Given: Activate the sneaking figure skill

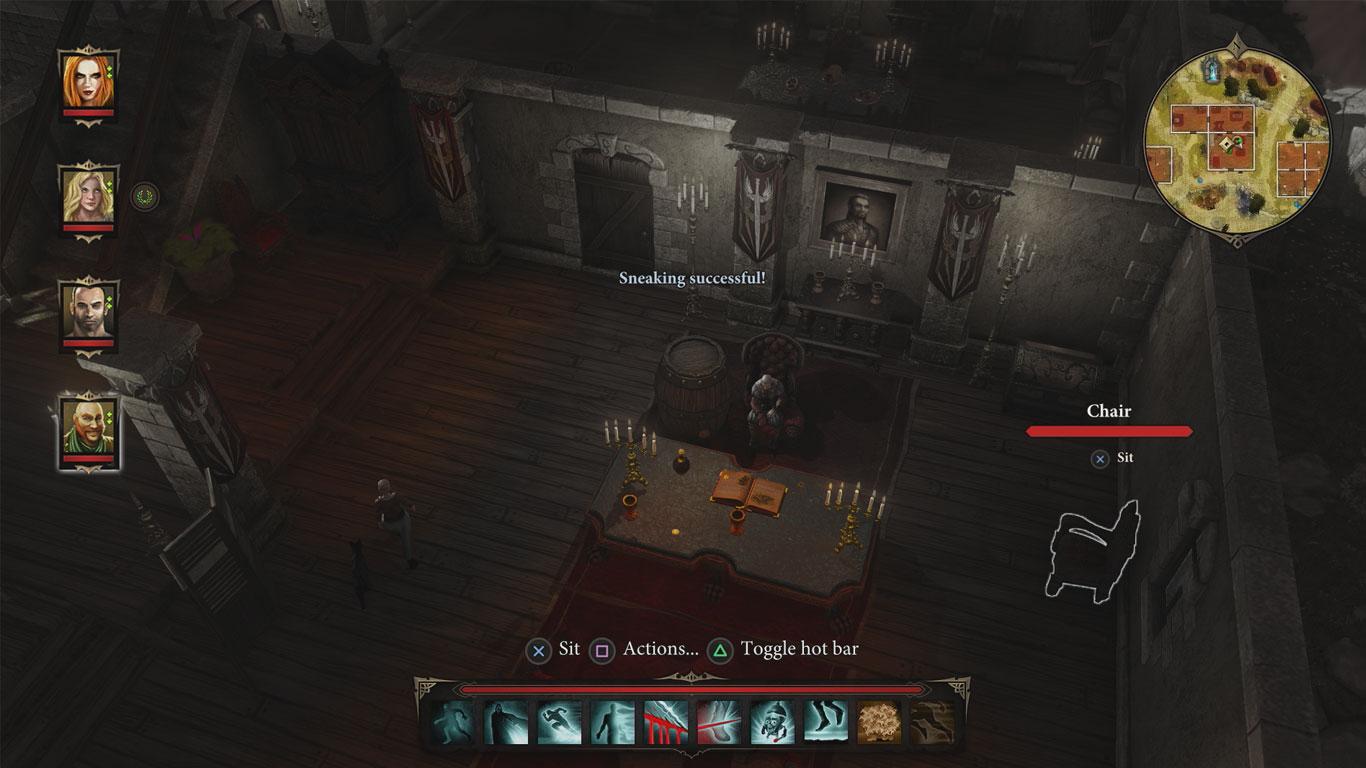Looking at the screenshot, I should 453,722.
